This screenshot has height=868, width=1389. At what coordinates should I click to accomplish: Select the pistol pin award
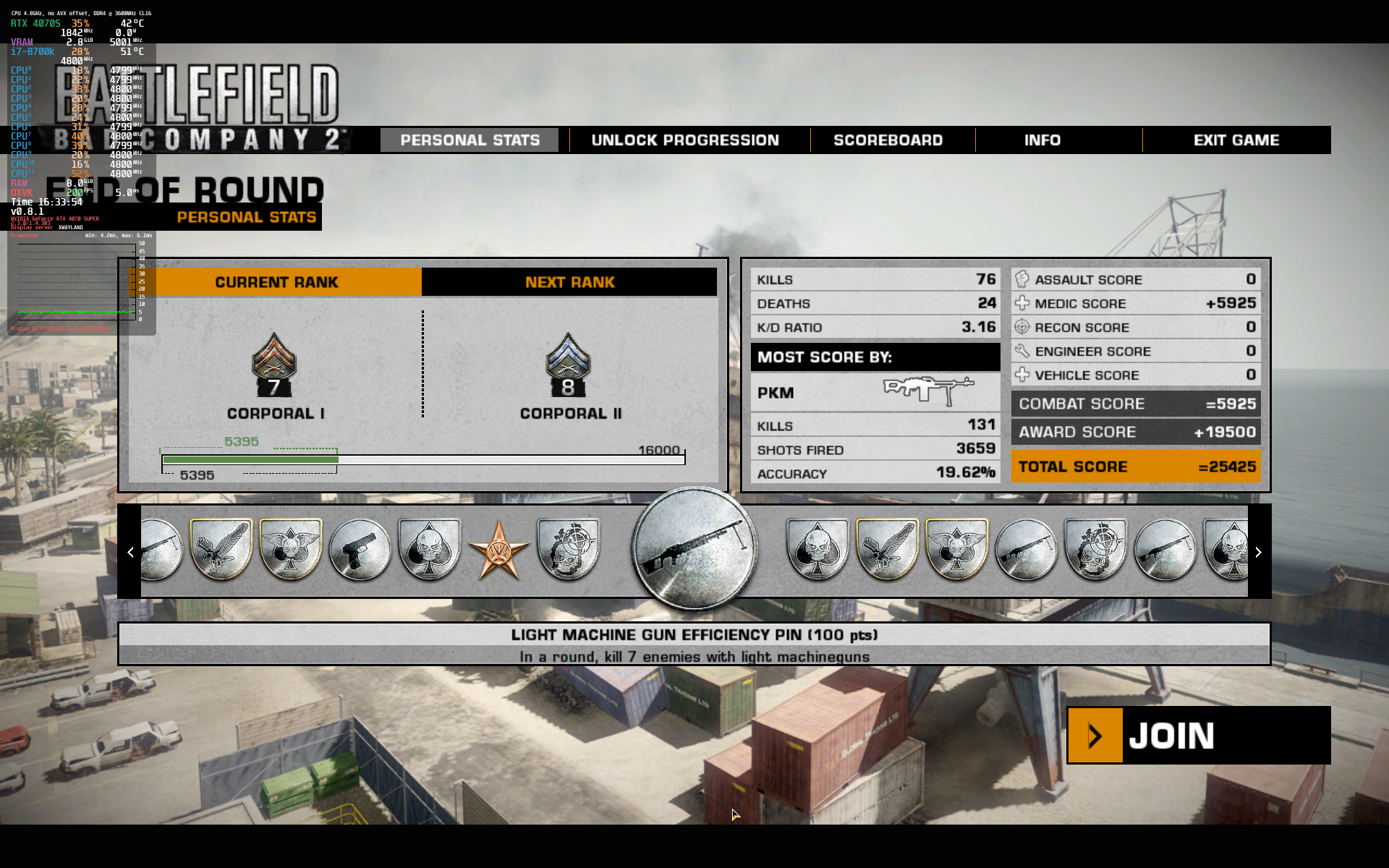click(x=360, y=551)
